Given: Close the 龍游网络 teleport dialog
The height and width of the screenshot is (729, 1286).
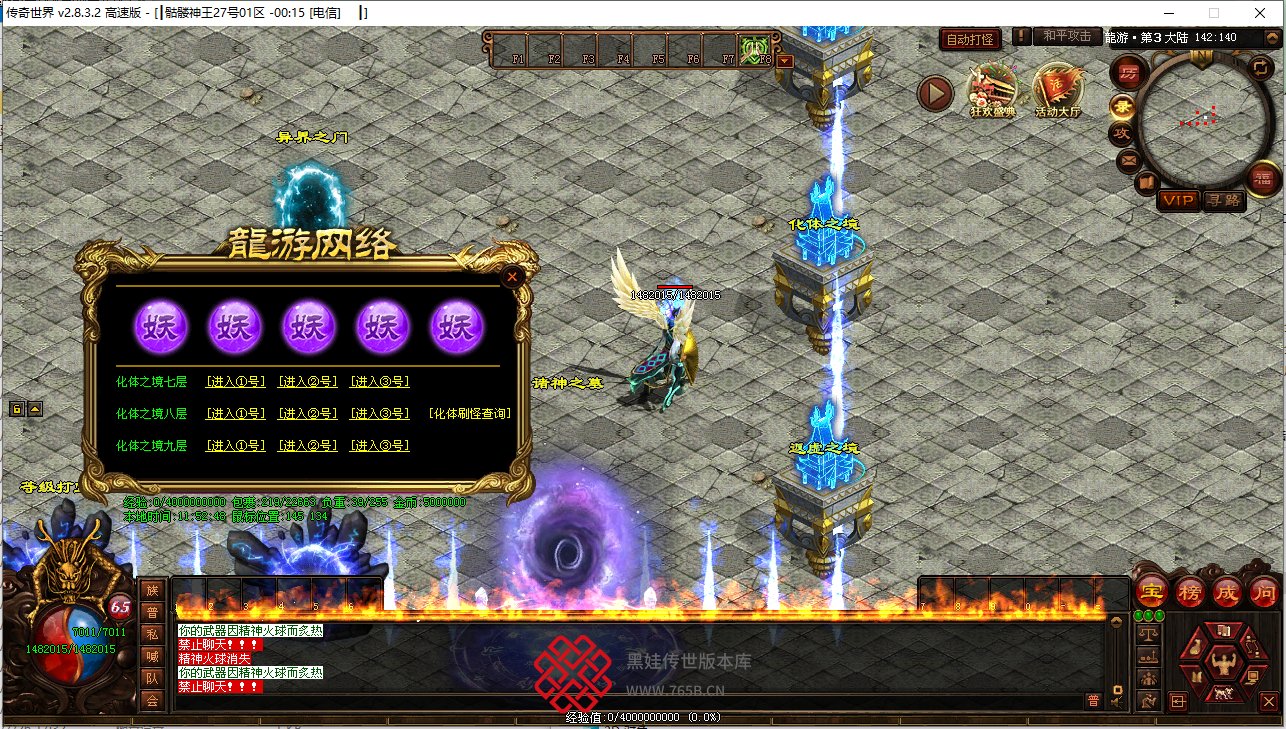Looking at the screenshot, I should (x=512, y=277).
